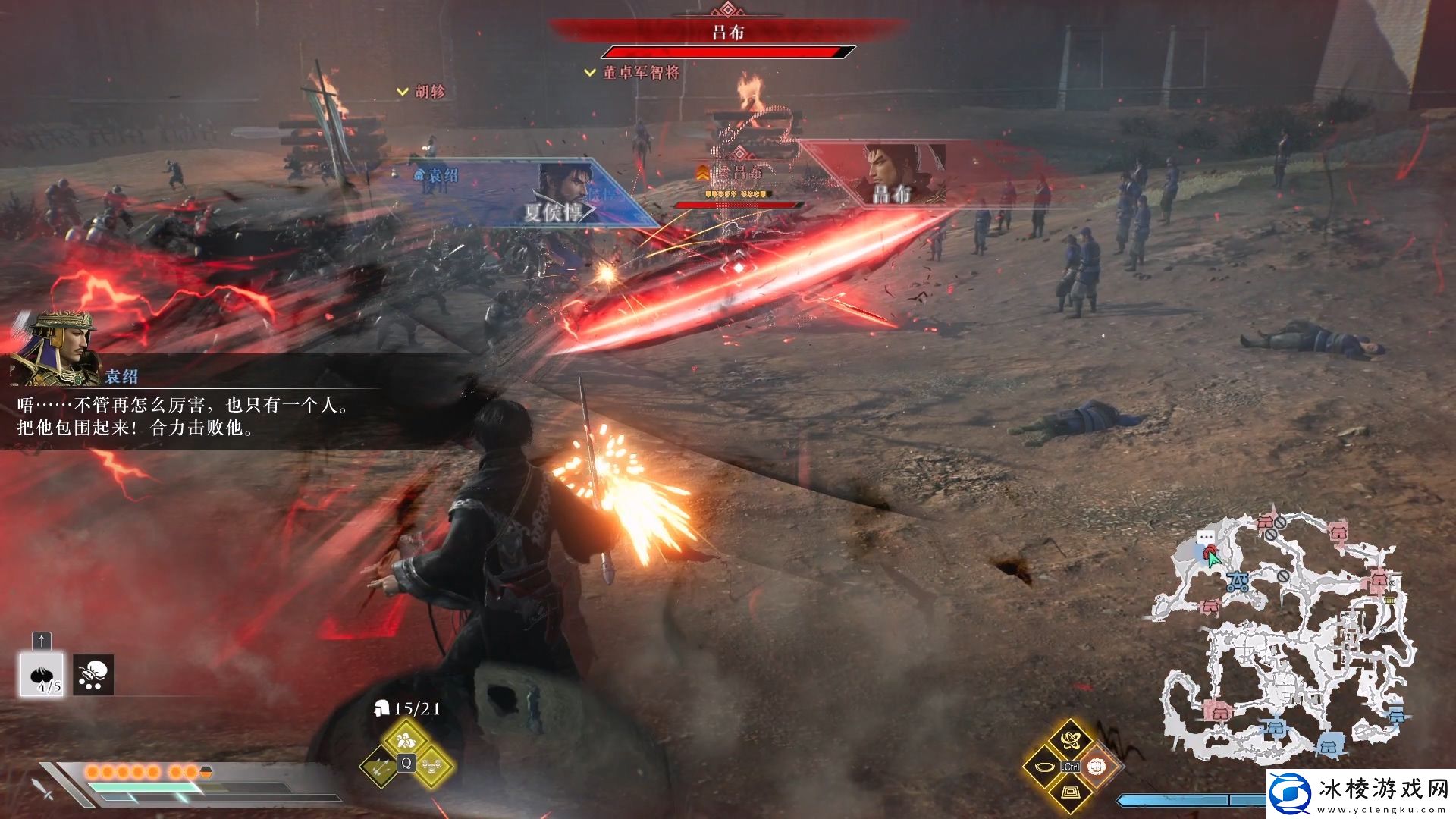
Task: Activate the shield formation tactic diamond
Action: 431,764
